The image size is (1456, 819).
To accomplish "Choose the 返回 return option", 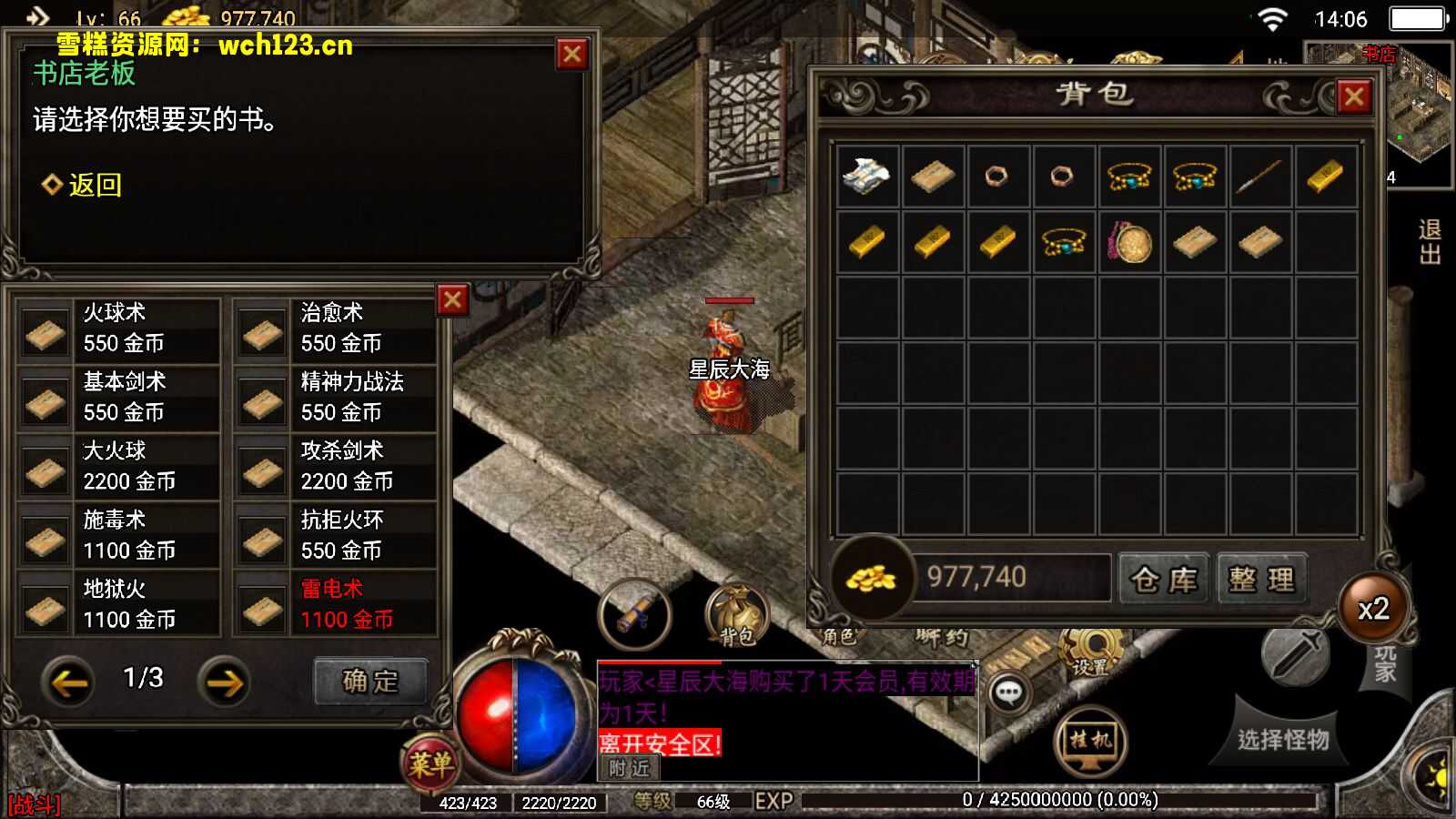I will click(x=94, y=185).
